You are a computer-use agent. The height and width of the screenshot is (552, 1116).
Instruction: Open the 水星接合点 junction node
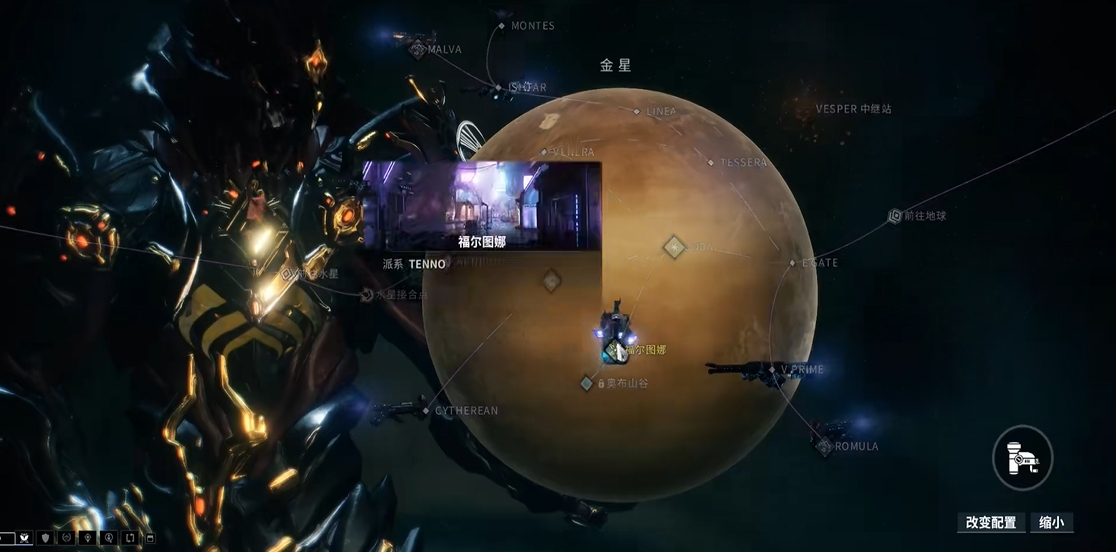(367, 295)
